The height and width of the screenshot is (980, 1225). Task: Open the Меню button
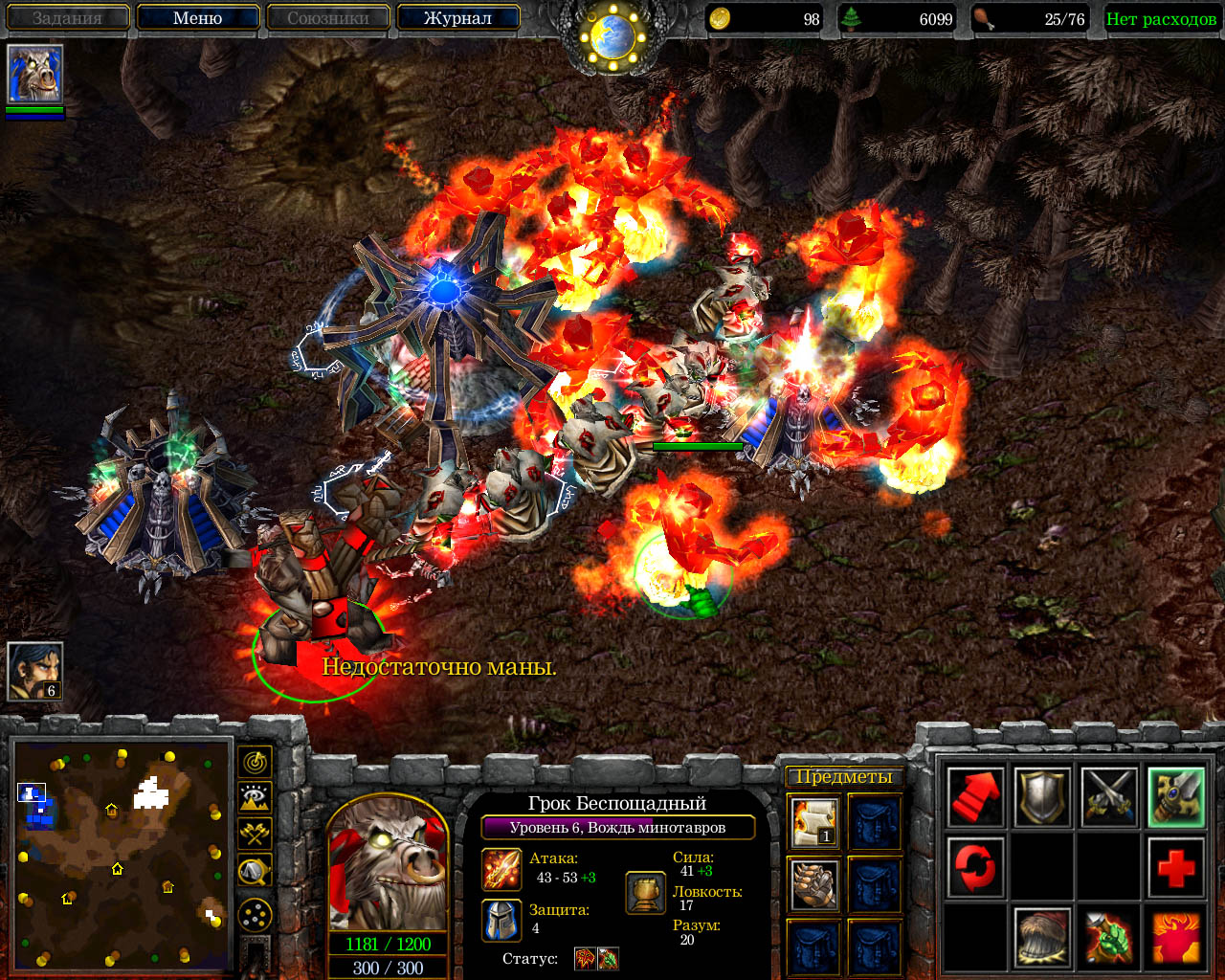click(x=198, y=18)
